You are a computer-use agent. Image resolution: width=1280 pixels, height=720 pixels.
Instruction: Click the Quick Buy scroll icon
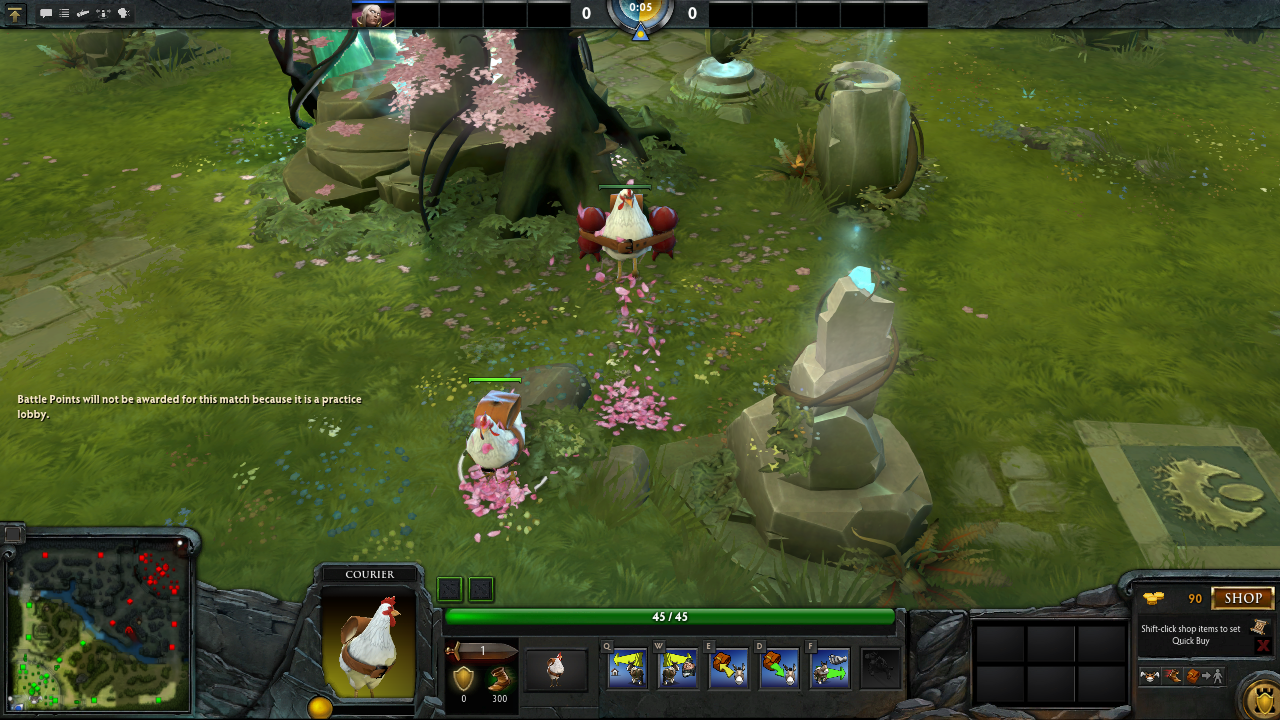1259,627
